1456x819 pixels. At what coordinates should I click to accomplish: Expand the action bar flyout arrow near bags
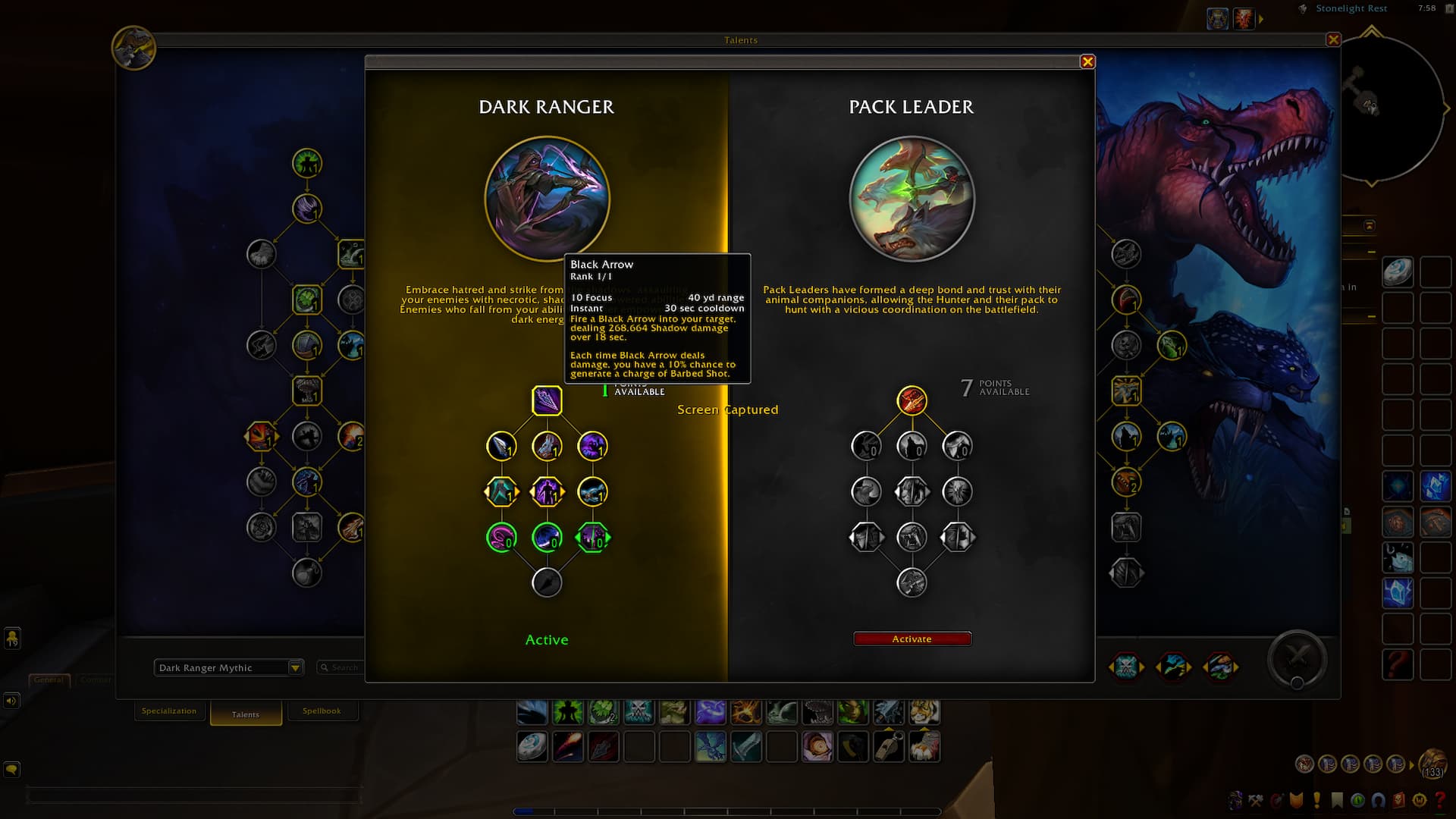[x=1410, y=764]
